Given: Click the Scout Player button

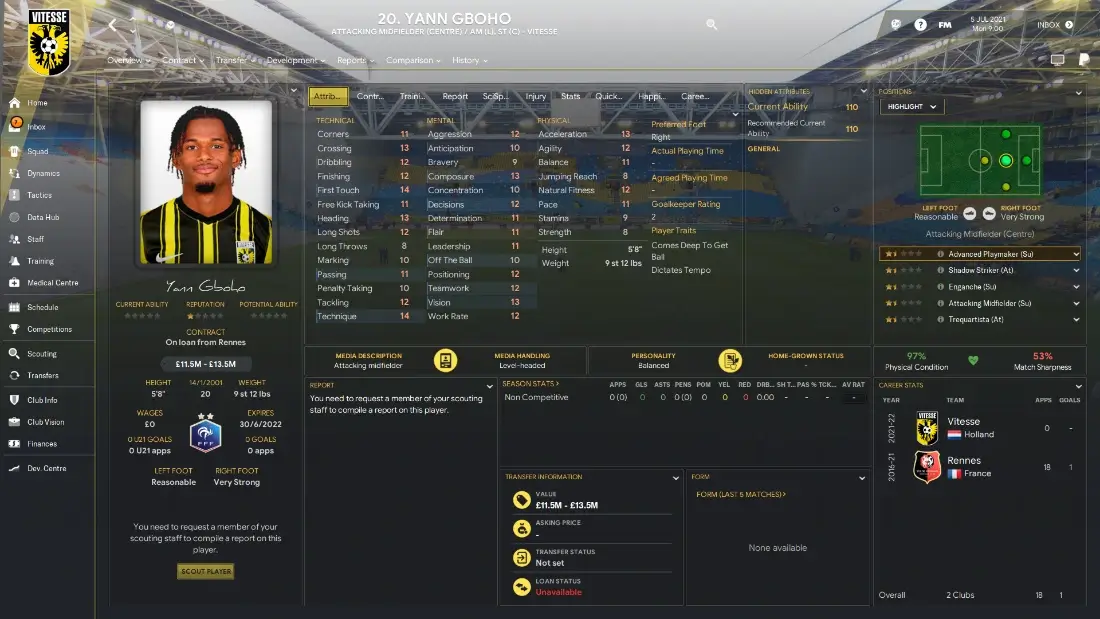Looking at the screenshot, I should [x=206, y=572].
